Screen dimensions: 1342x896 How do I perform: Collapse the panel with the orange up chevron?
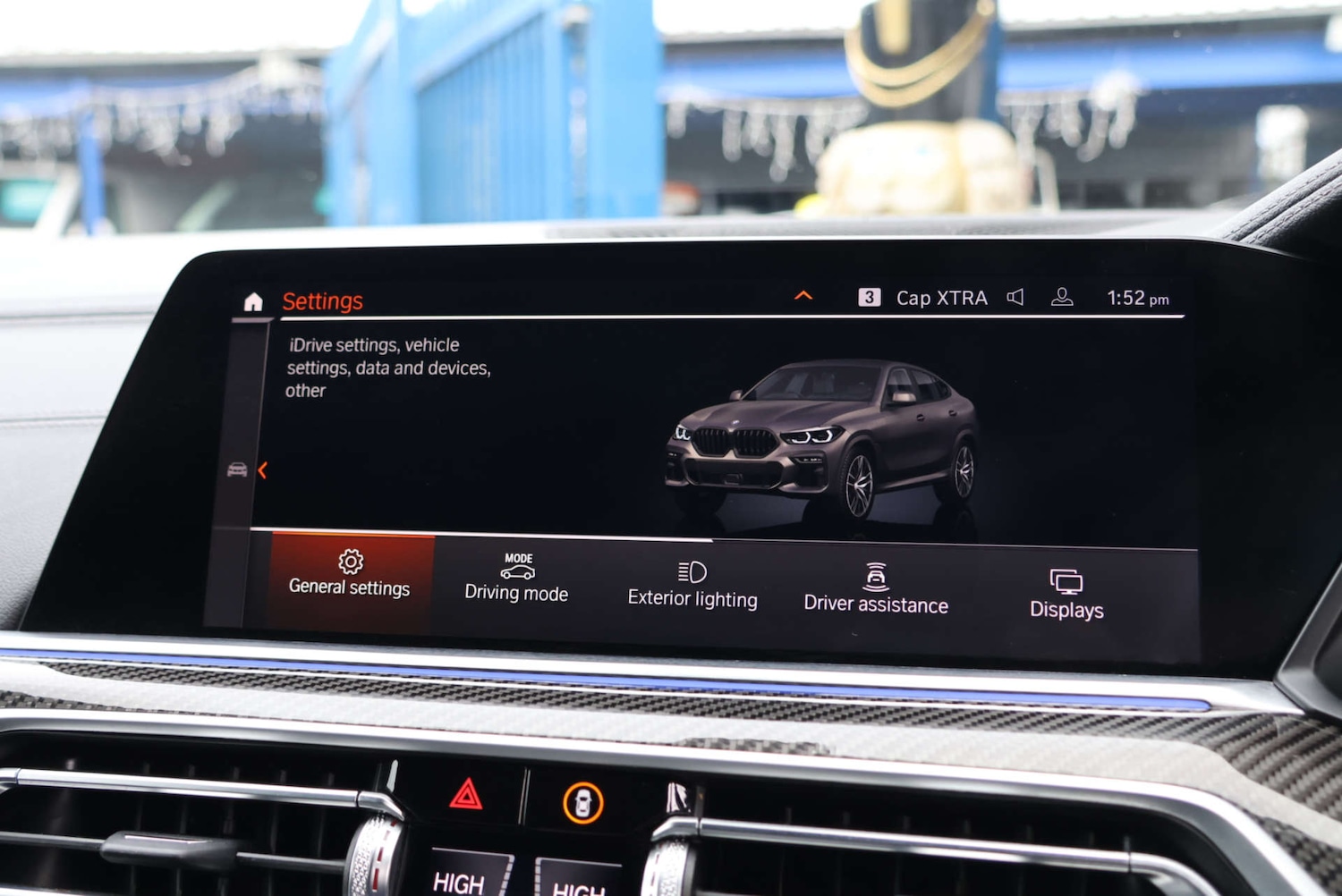(803, 295)
